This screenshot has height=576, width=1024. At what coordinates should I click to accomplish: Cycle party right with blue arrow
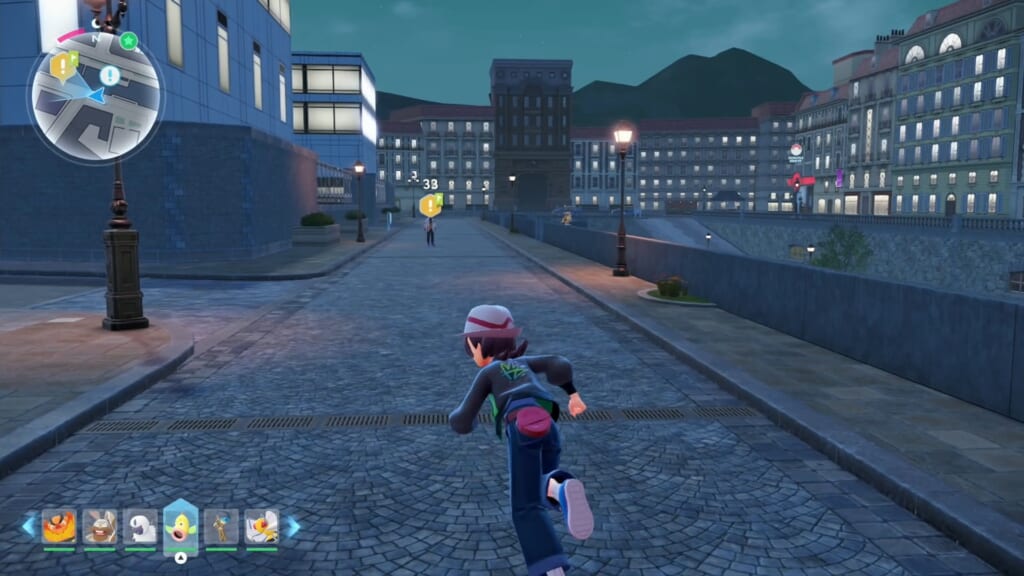coord(293,526)
